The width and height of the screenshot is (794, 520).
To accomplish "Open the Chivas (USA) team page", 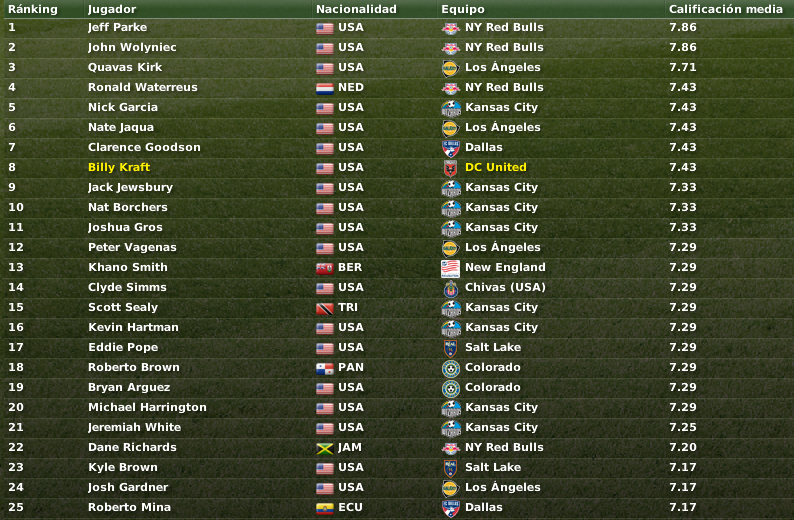I will 505,287.
